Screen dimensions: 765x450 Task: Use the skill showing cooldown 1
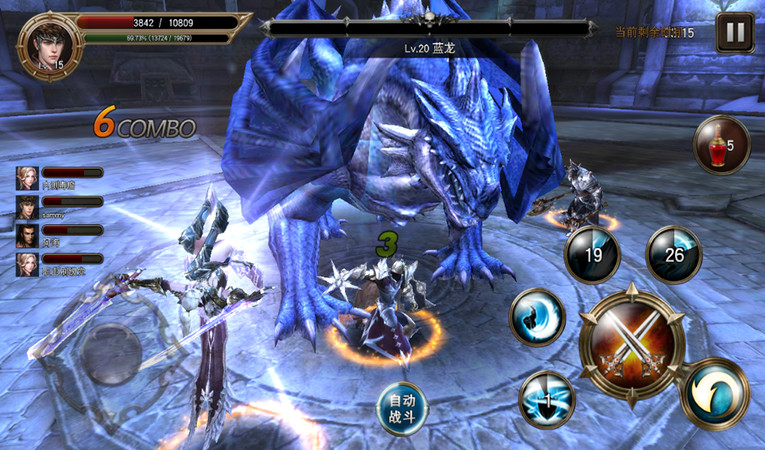coord(547,399)
